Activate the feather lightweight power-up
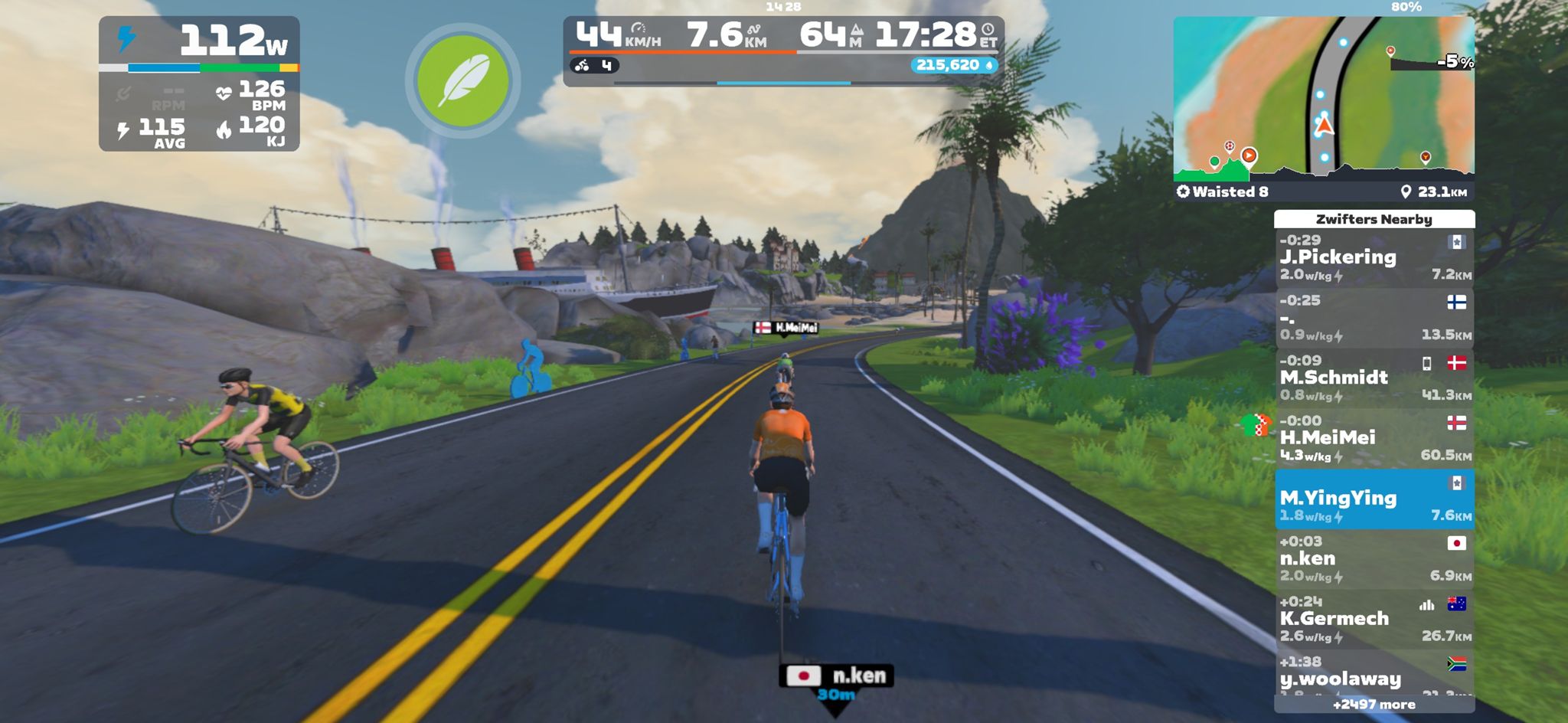1568x723 pixels. point(462,80)
